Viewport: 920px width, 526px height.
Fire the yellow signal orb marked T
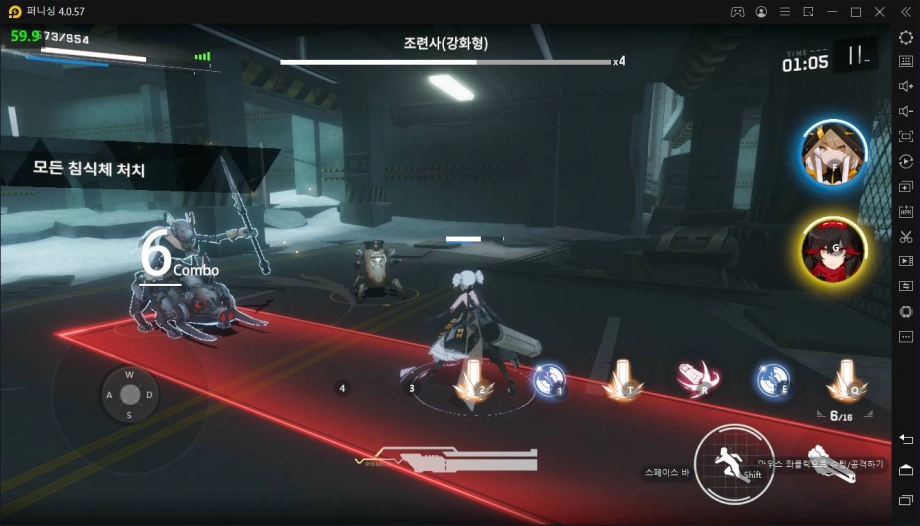[623, 380]
